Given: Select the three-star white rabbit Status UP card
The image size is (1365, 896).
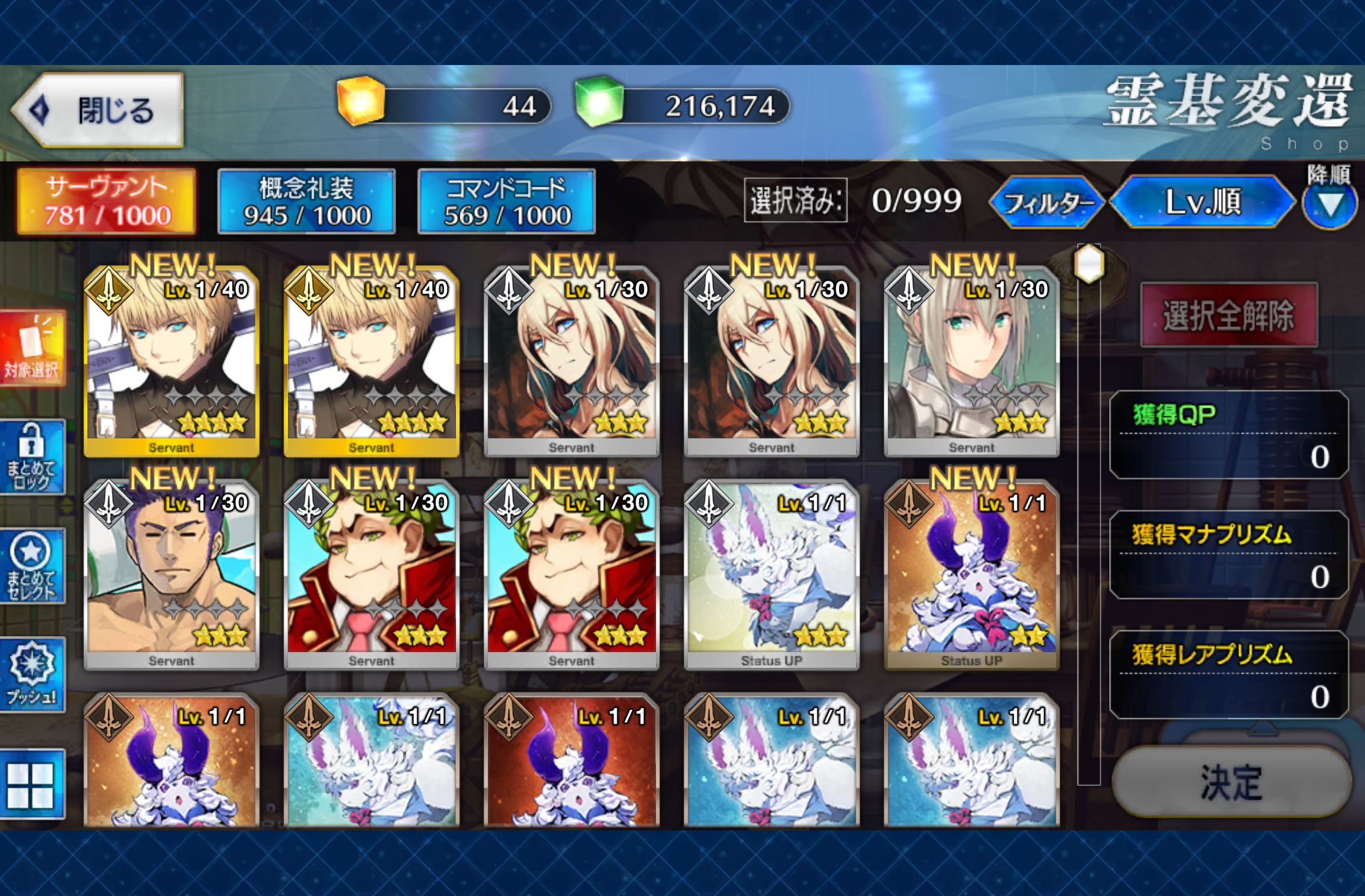Looking at the screenshot, I should pyautogui.click(x=771, y=575).
